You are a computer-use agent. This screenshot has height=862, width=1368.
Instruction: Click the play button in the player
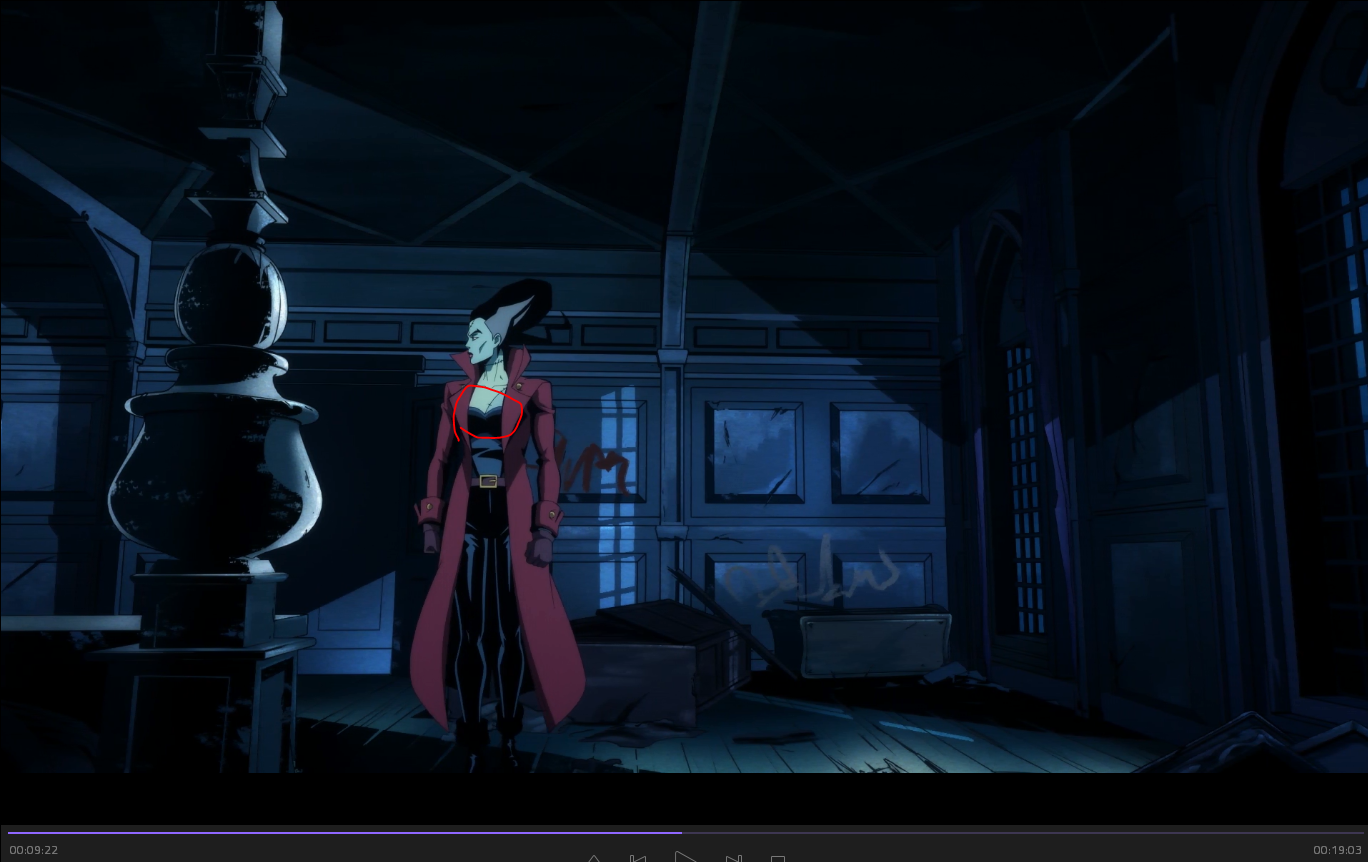tap(685, 857)
